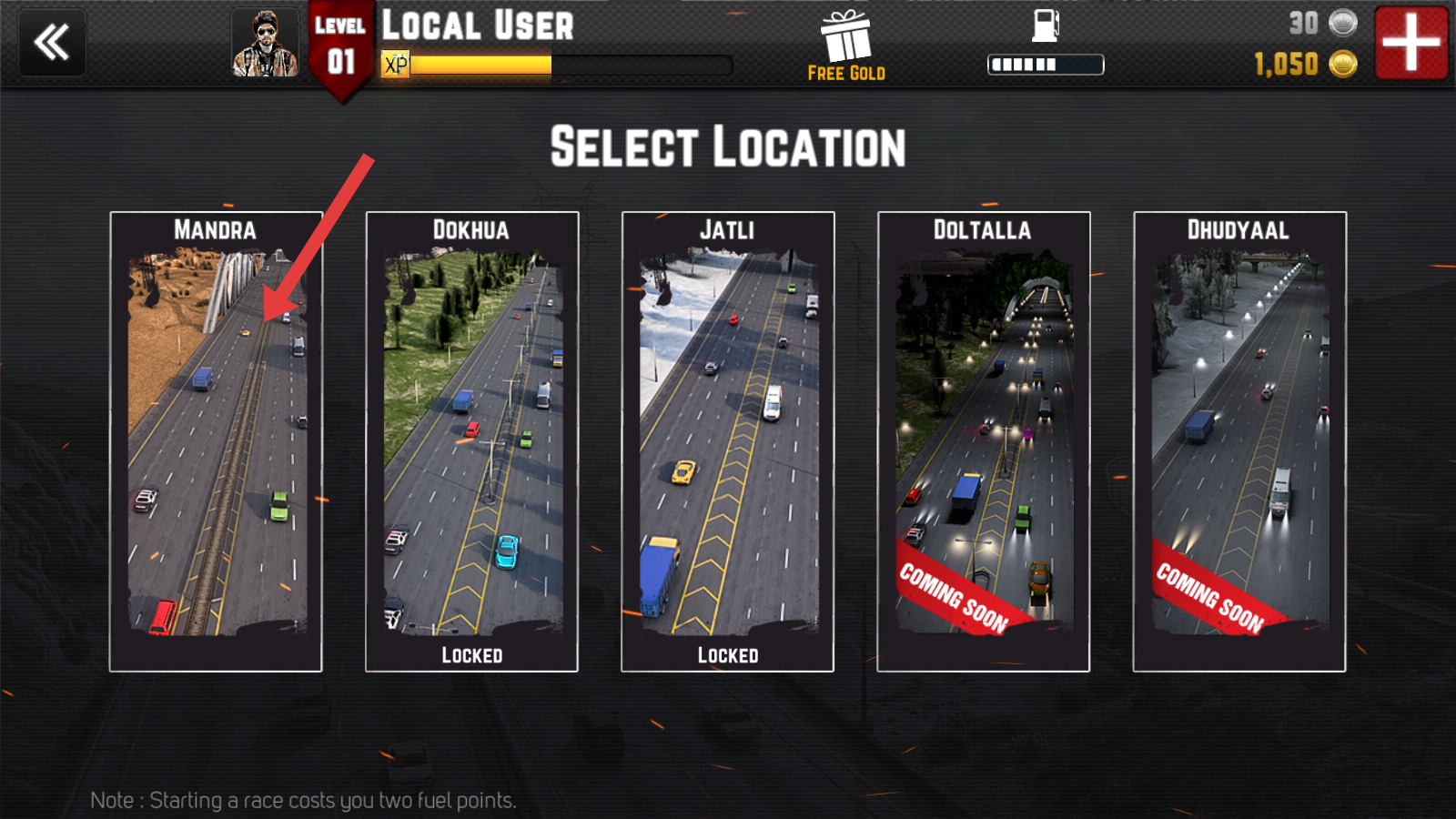Claim the Free Gold gift
Image resolution: width=1456 pixels, height=819 pixels.
click(x=846, y=45)
